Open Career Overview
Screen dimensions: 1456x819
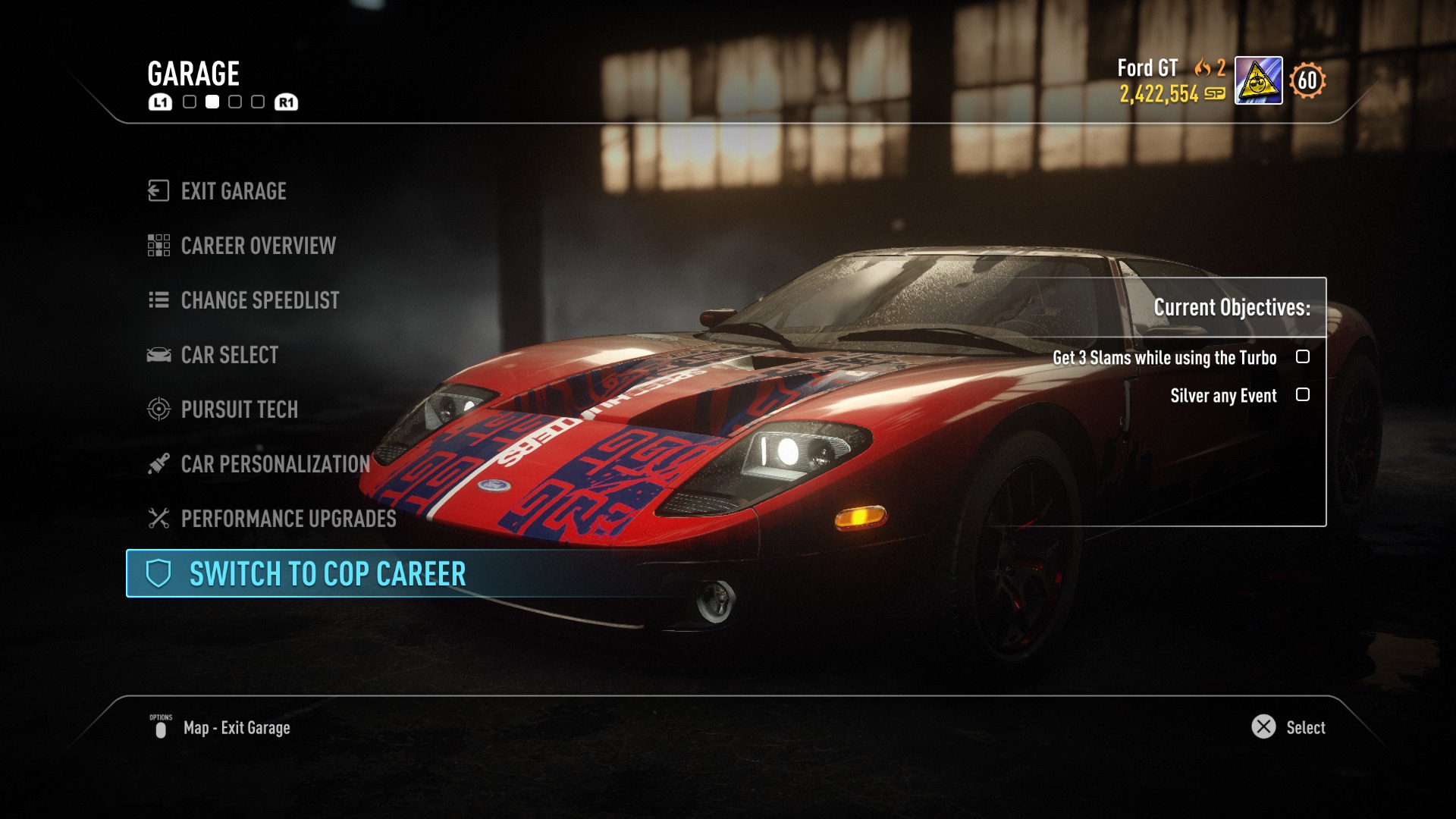(x=258, y=246)
